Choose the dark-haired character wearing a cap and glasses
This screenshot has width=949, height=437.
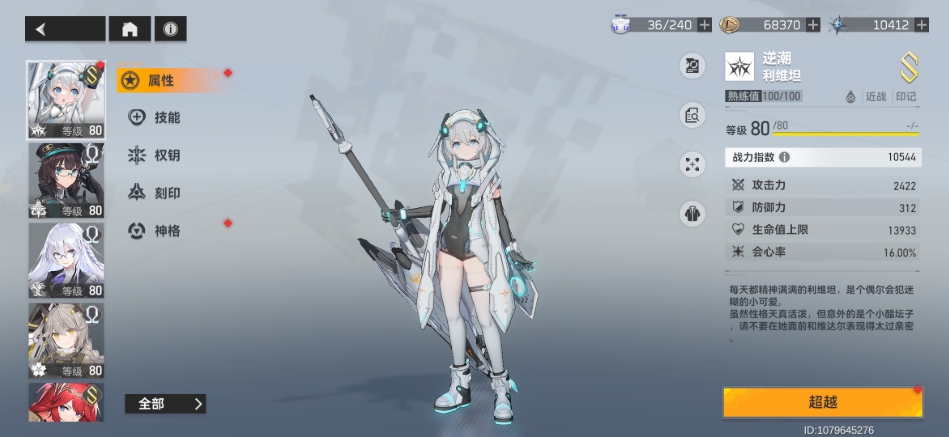[66, 181]
